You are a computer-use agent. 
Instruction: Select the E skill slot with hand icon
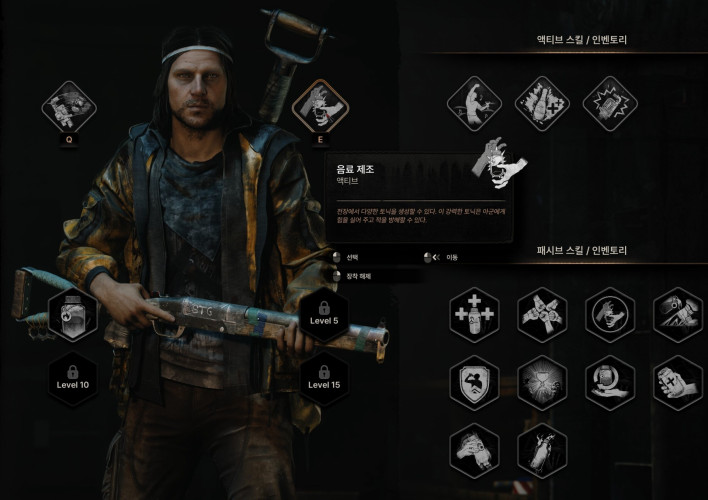(x=320, y=106)
